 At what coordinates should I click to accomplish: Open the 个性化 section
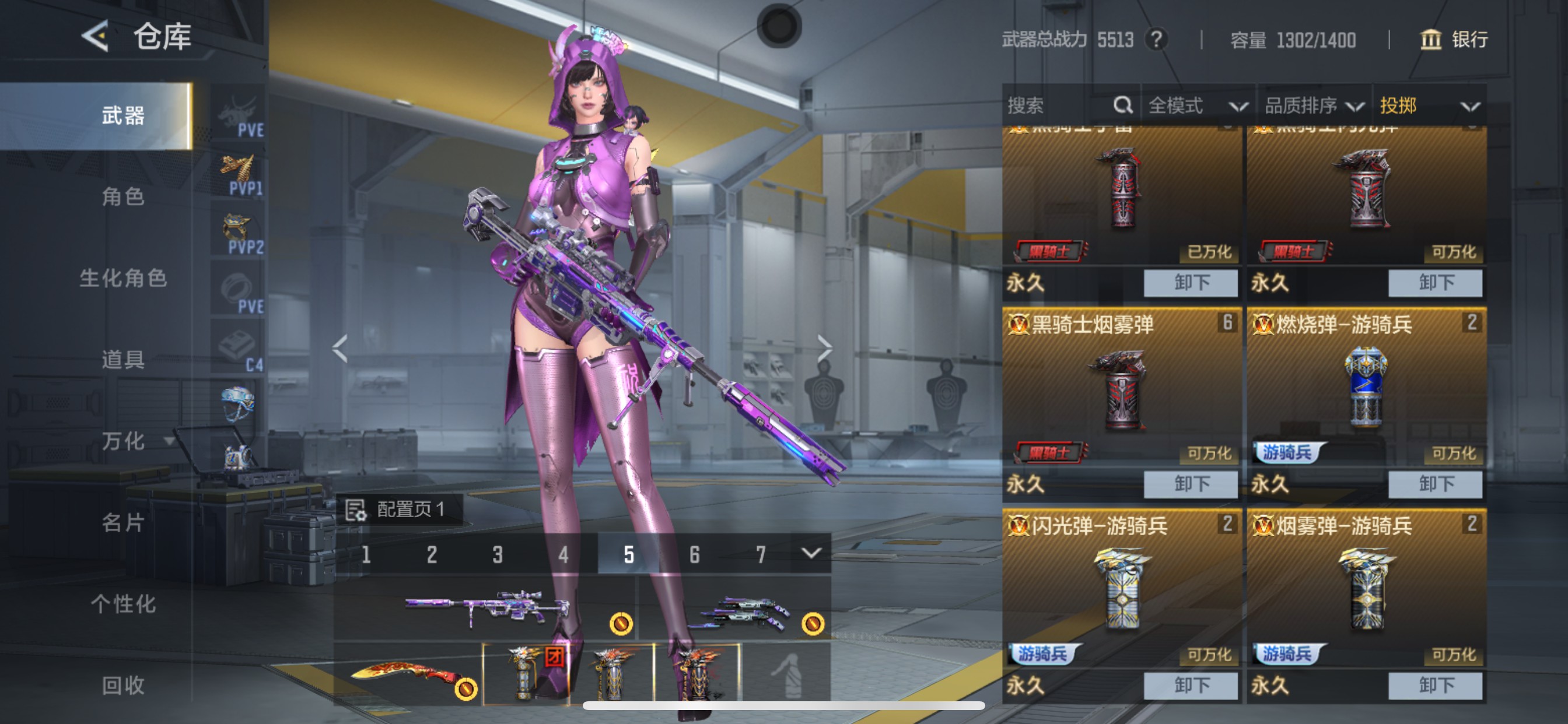coord(123,603)
